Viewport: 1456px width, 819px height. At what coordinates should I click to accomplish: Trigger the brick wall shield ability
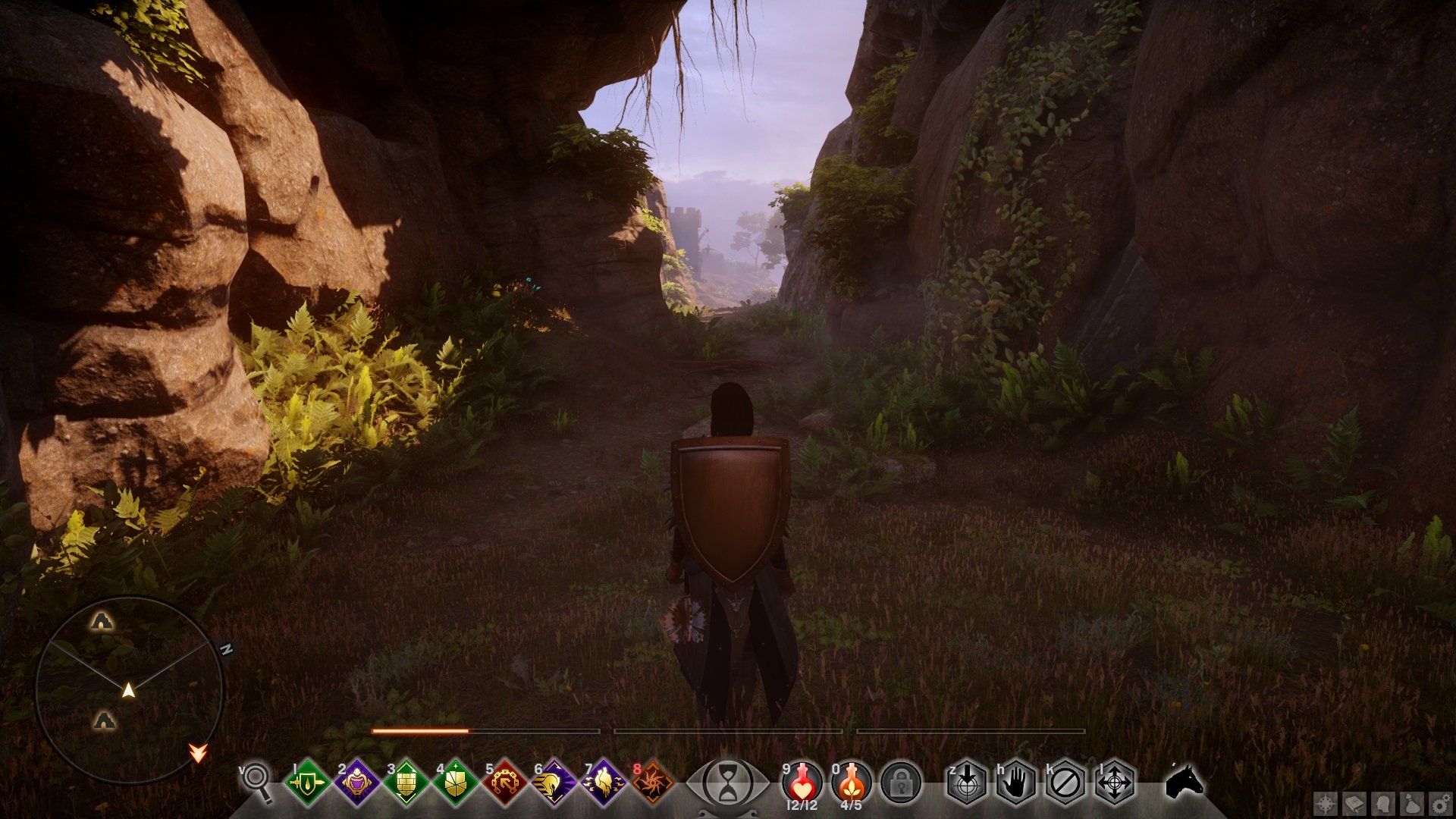[406, 781]
